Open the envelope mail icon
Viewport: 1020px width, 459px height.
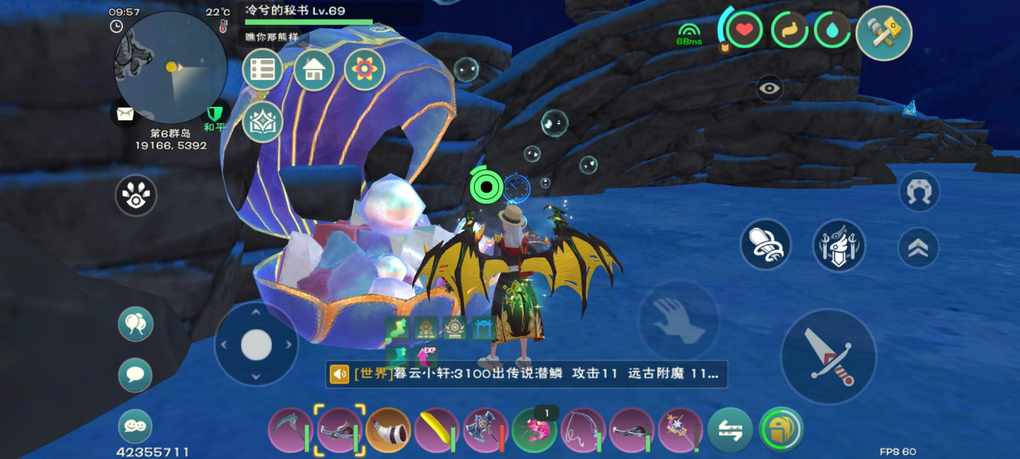point(125,114)
